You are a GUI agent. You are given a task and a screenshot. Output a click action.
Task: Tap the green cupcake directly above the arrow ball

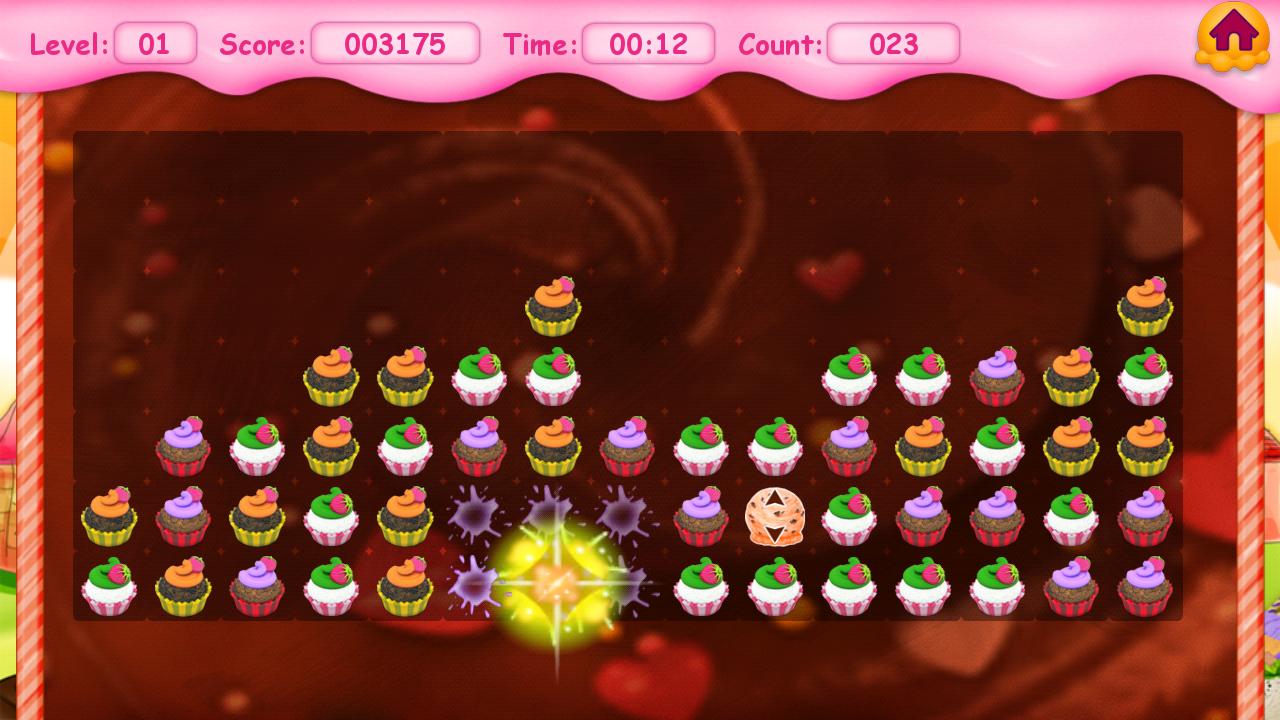[774, 446]
